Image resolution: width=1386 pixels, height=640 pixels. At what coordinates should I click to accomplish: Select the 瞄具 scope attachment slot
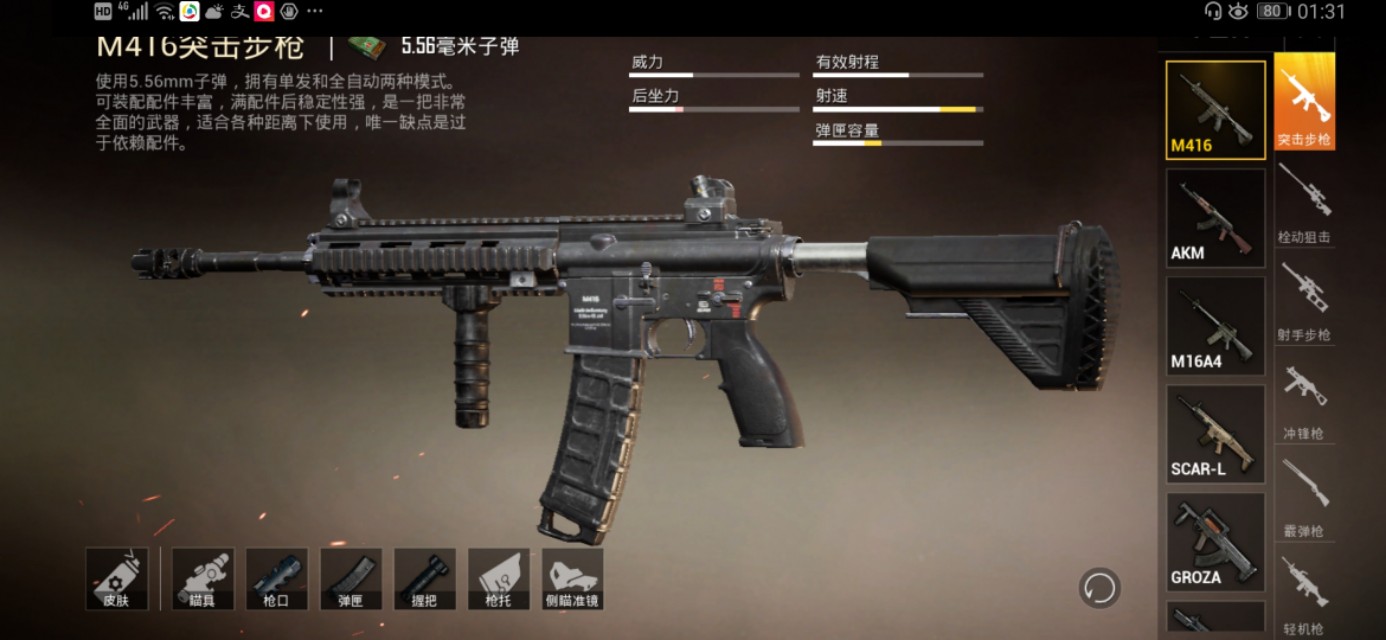pyautogui.click(x=203, y=579)
